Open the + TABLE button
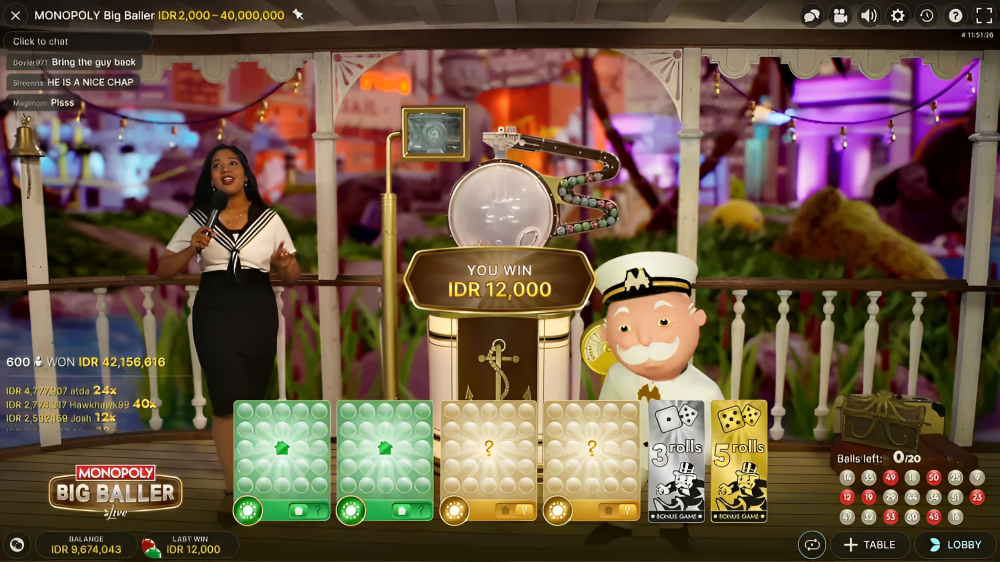Image resolution: width=1000 pixels, height=562 pixels. pyautogui.click(x=869, y=545)
